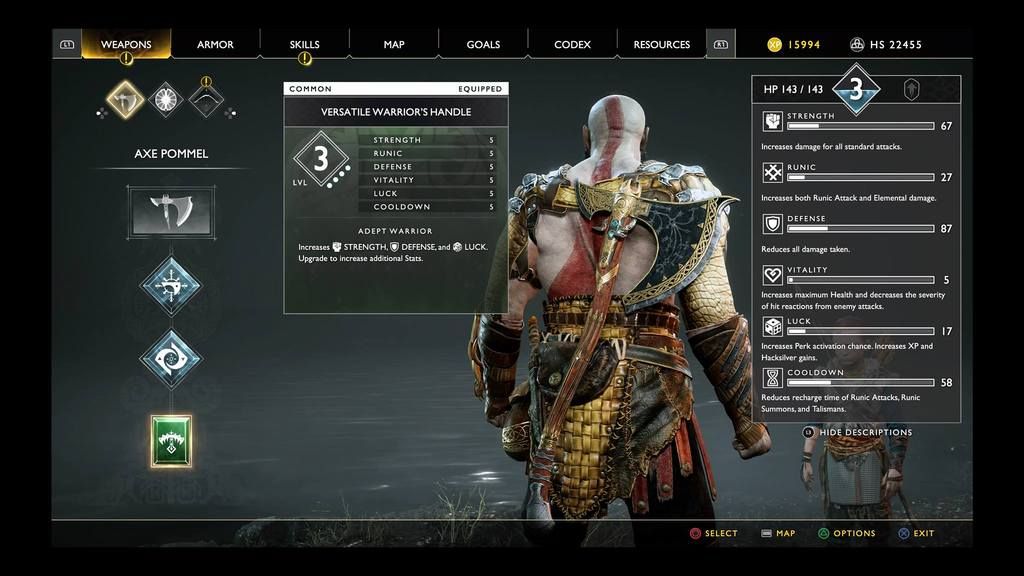The image size is (1024, 576).
Task: Choose the Guardian Shield weapon icon
Action: pyautogui.click(x=166, y=99)
